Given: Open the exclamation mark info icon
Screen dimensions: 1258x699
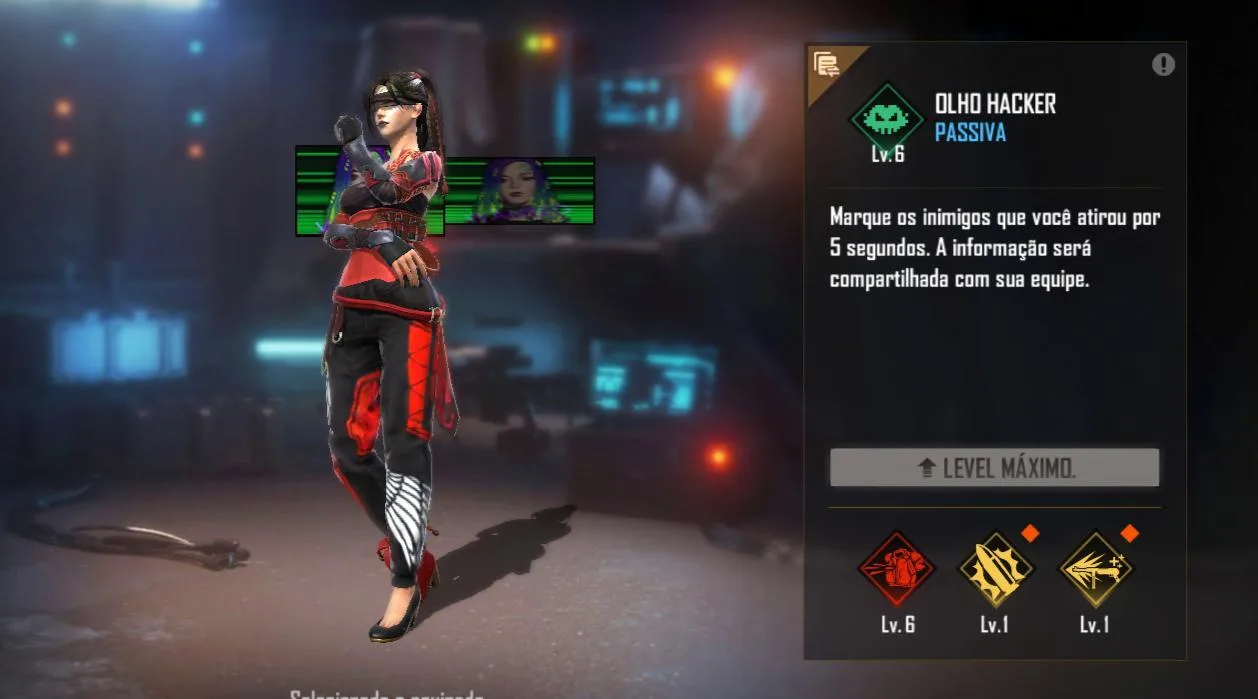Looking at the screenshot, I should tap(1163, 65).
